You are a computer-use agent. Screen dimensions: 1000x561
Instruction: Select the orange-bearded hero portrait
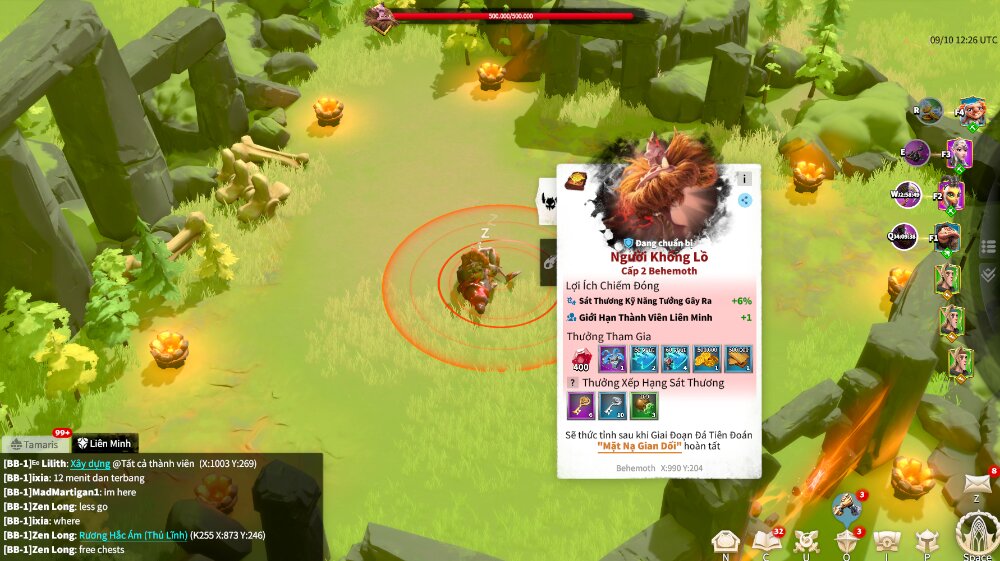point(970,110)
